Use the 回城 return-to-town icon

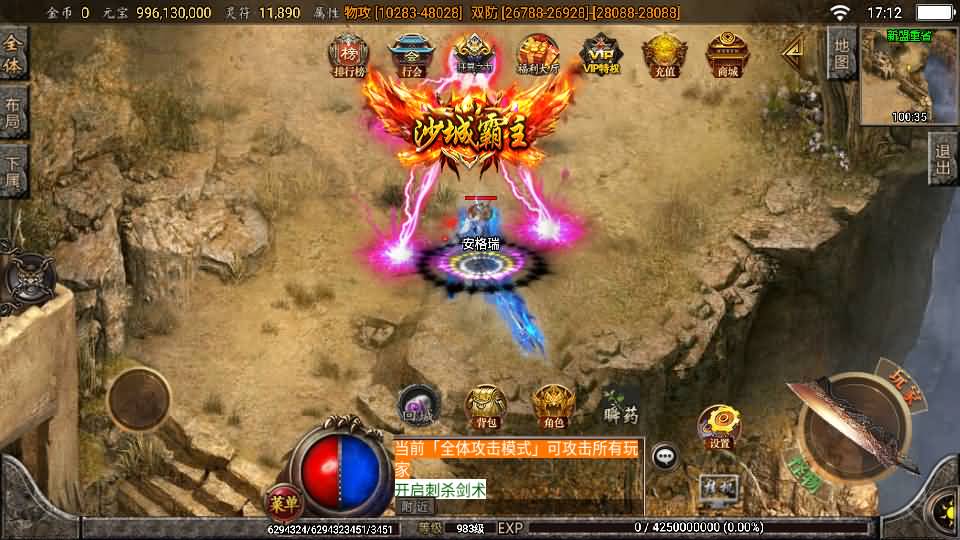click(417, 404)
